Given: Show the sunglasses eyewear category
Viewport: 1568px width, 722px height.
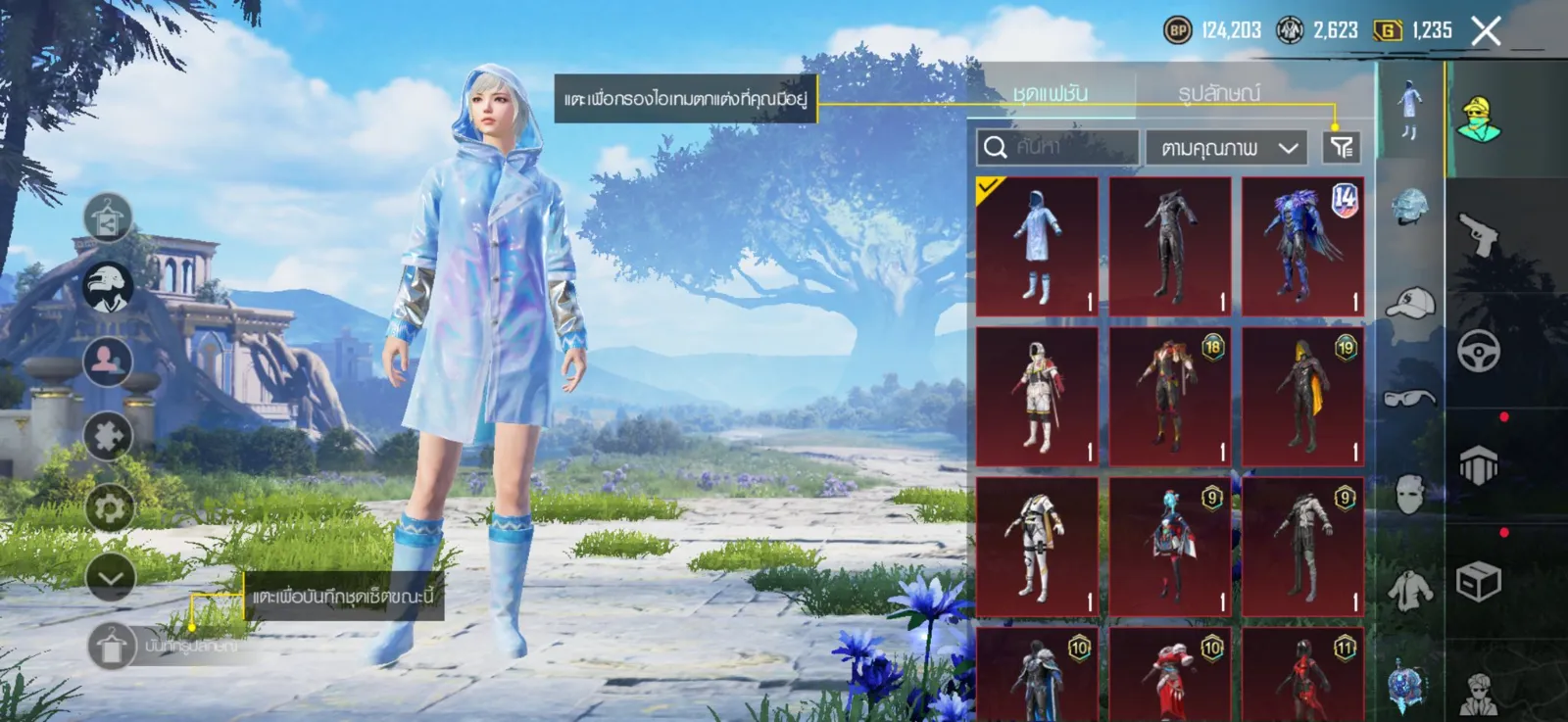Looking at the screenshot, I should coord(1410,397).
